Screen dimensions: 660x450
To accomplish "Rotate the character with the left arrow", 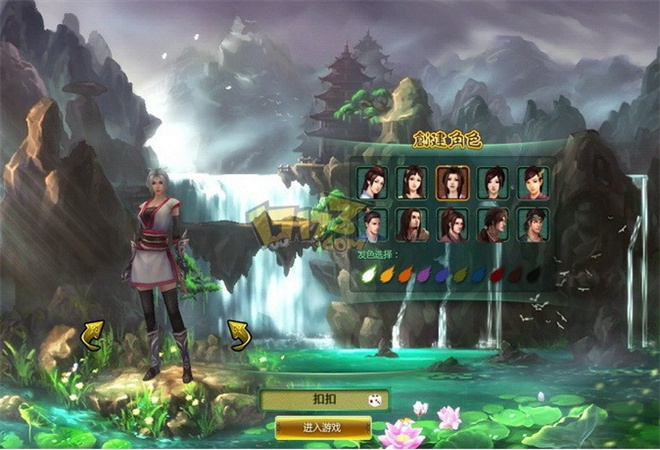I will tap(93, 336).
